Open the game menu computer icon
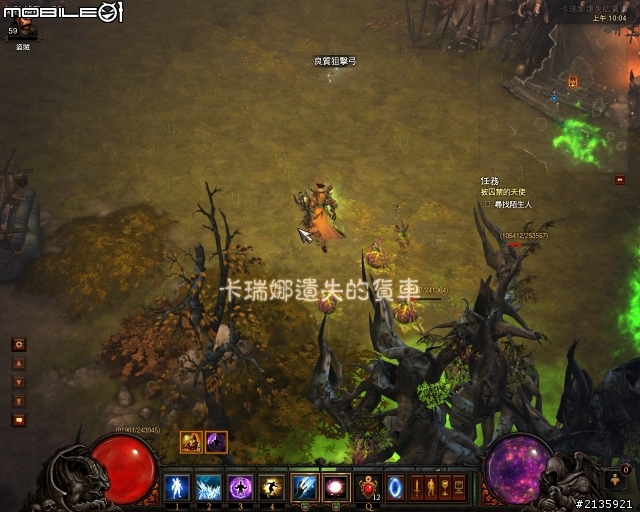 click(460, 488)
